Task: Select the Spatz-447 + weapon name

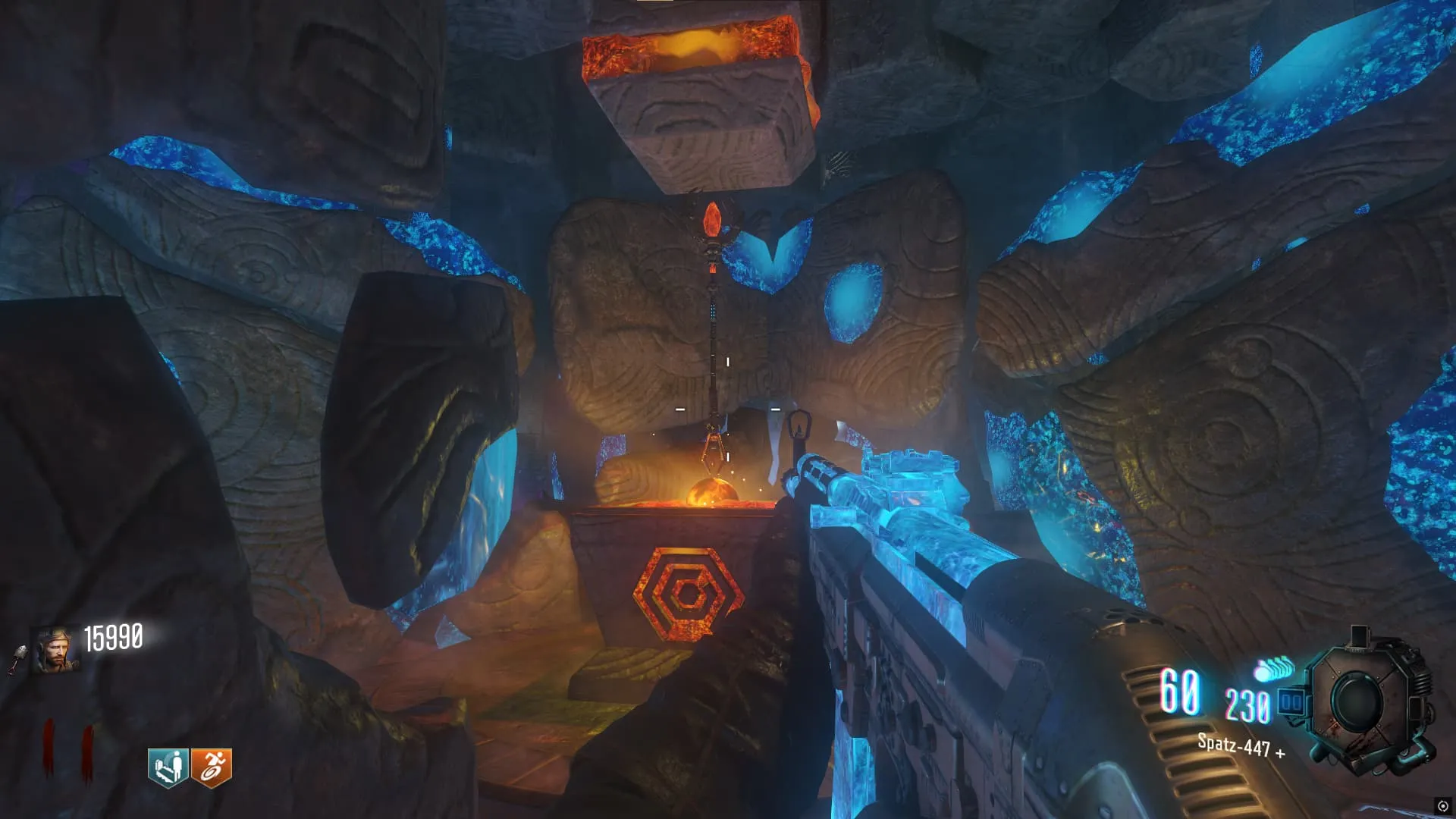Action: click(1241, 746)
